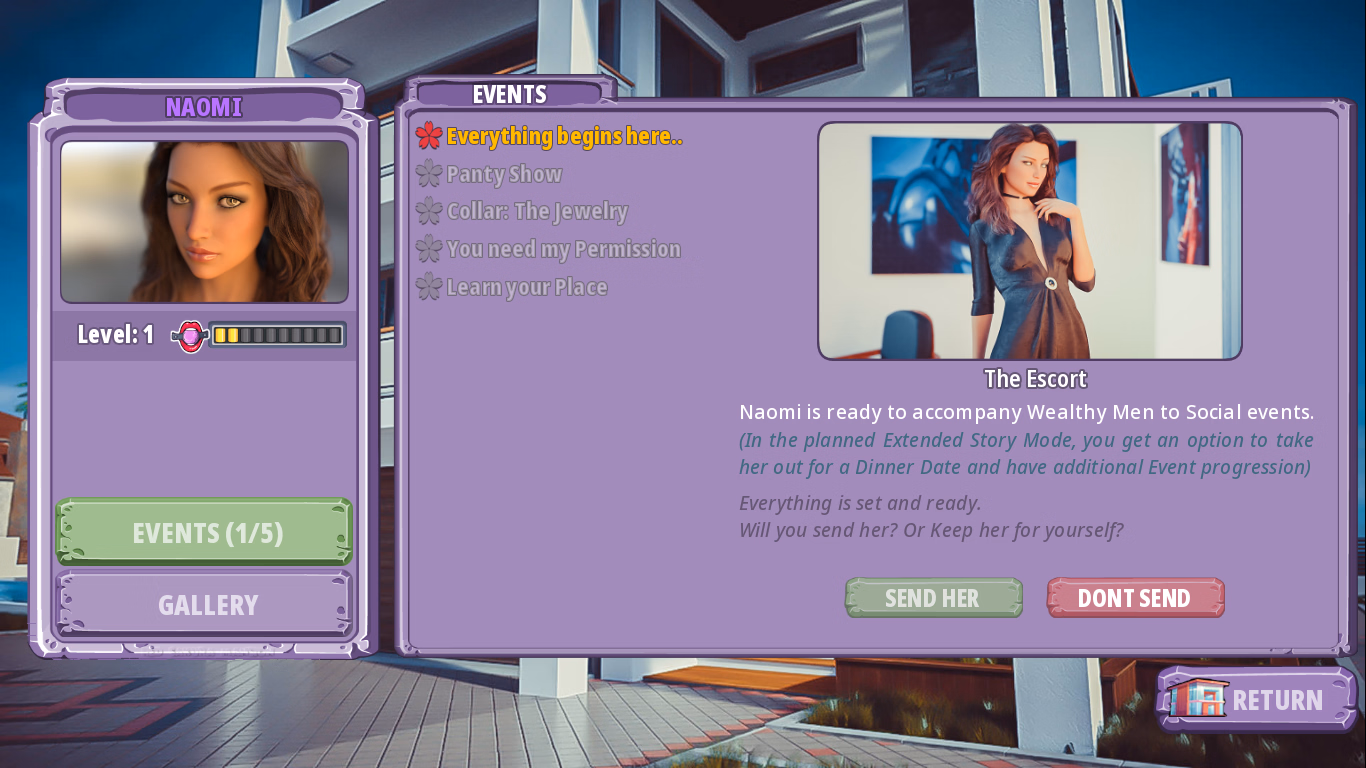The height and width of the screenshot is (768, 1366).
Task: Choose DONT SEND to keep Naomi
Action: pos(1135,597)
